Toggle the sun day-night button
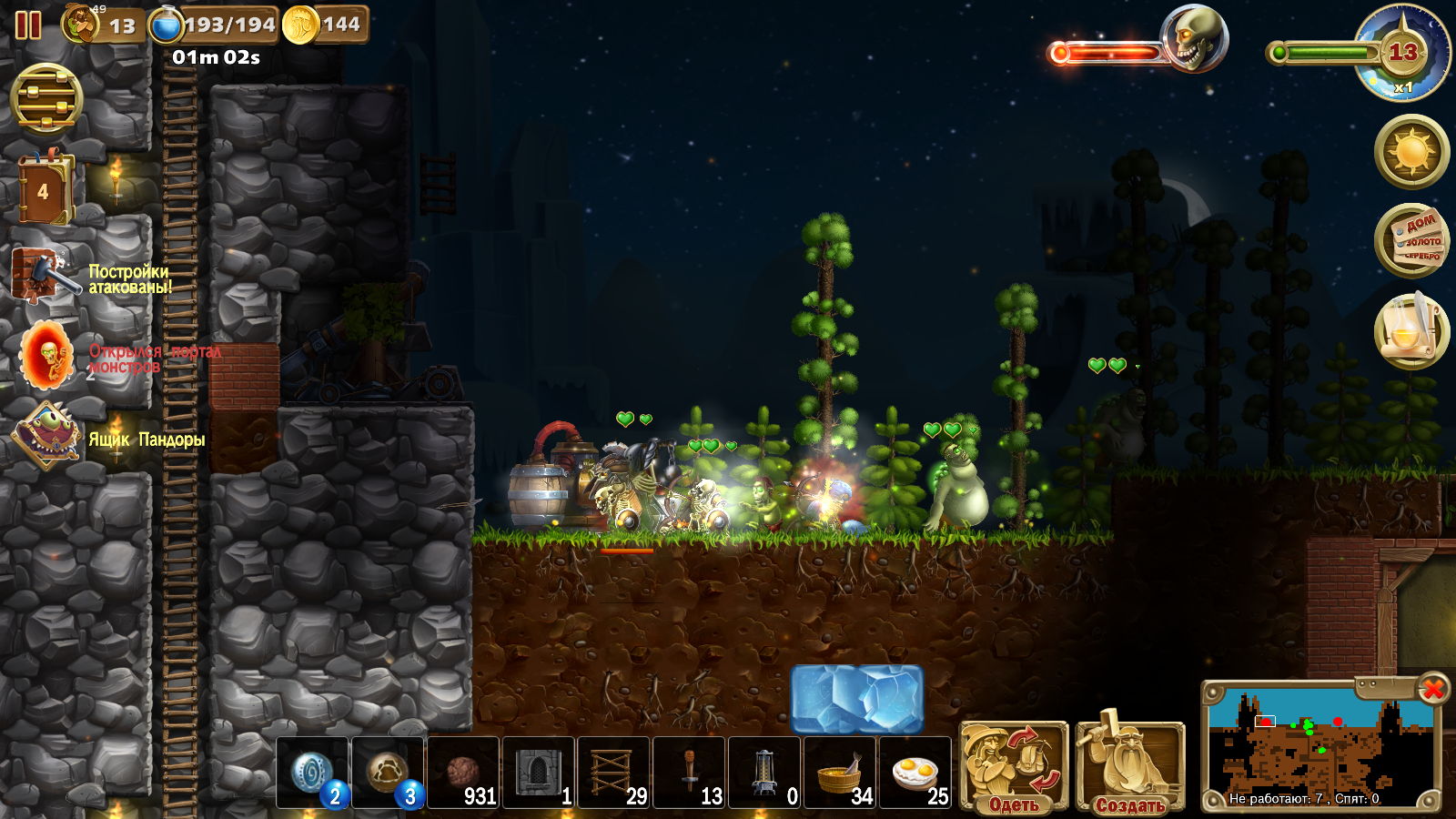Image resolution: width=1456 pixels, height=819 pixels. click(1411, 151)
